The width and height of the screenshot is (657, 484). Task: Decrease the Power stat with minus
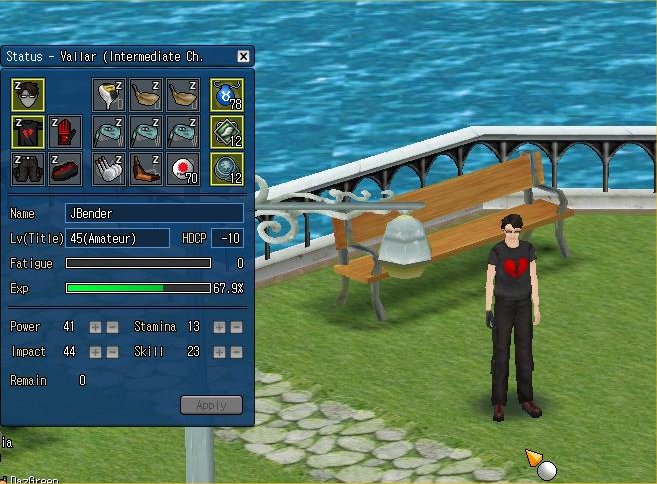point(112,327)
